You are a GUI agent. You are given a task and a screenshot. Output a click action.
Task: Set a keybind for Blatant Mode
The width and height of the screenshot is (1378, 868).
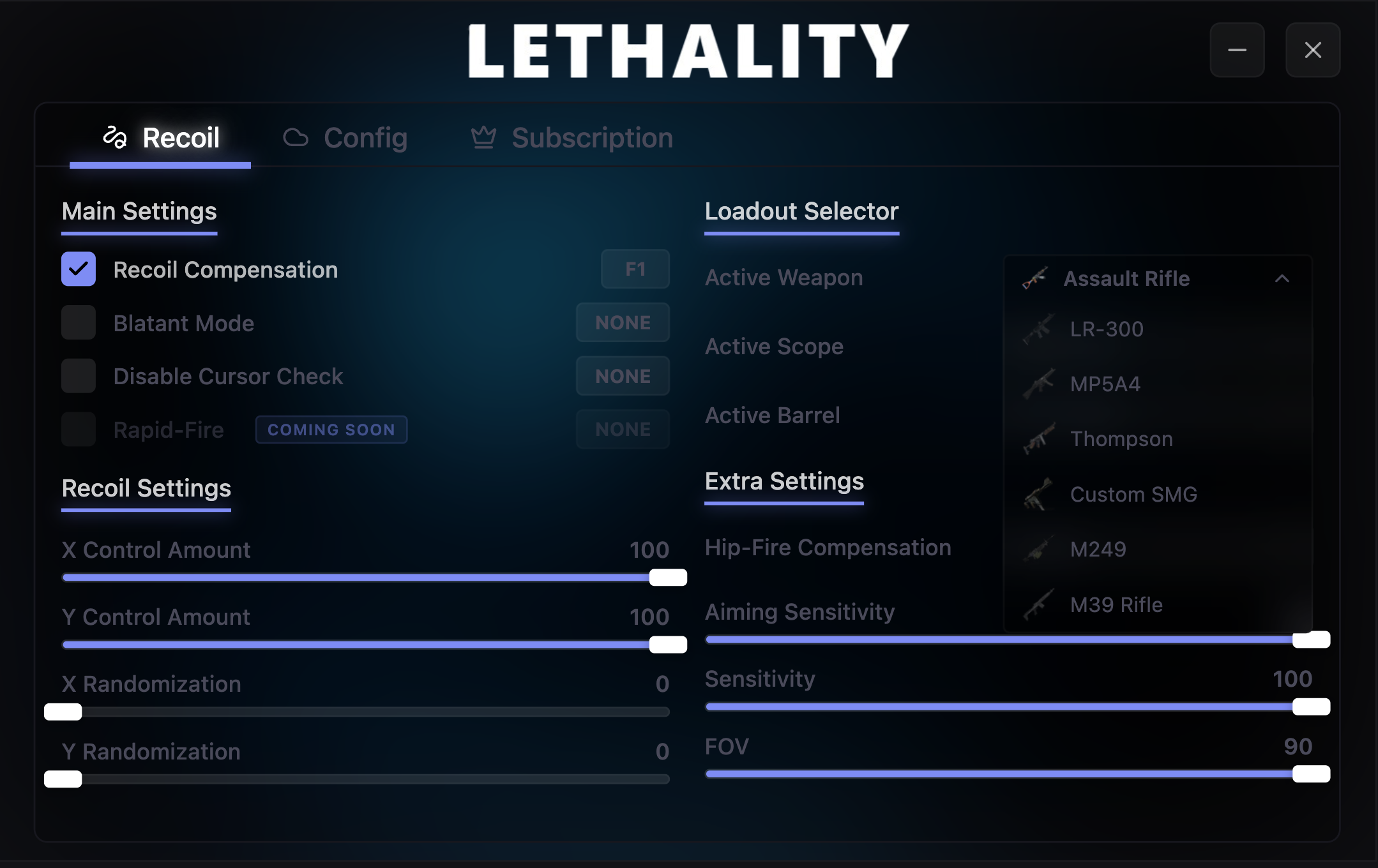point(623,322)
